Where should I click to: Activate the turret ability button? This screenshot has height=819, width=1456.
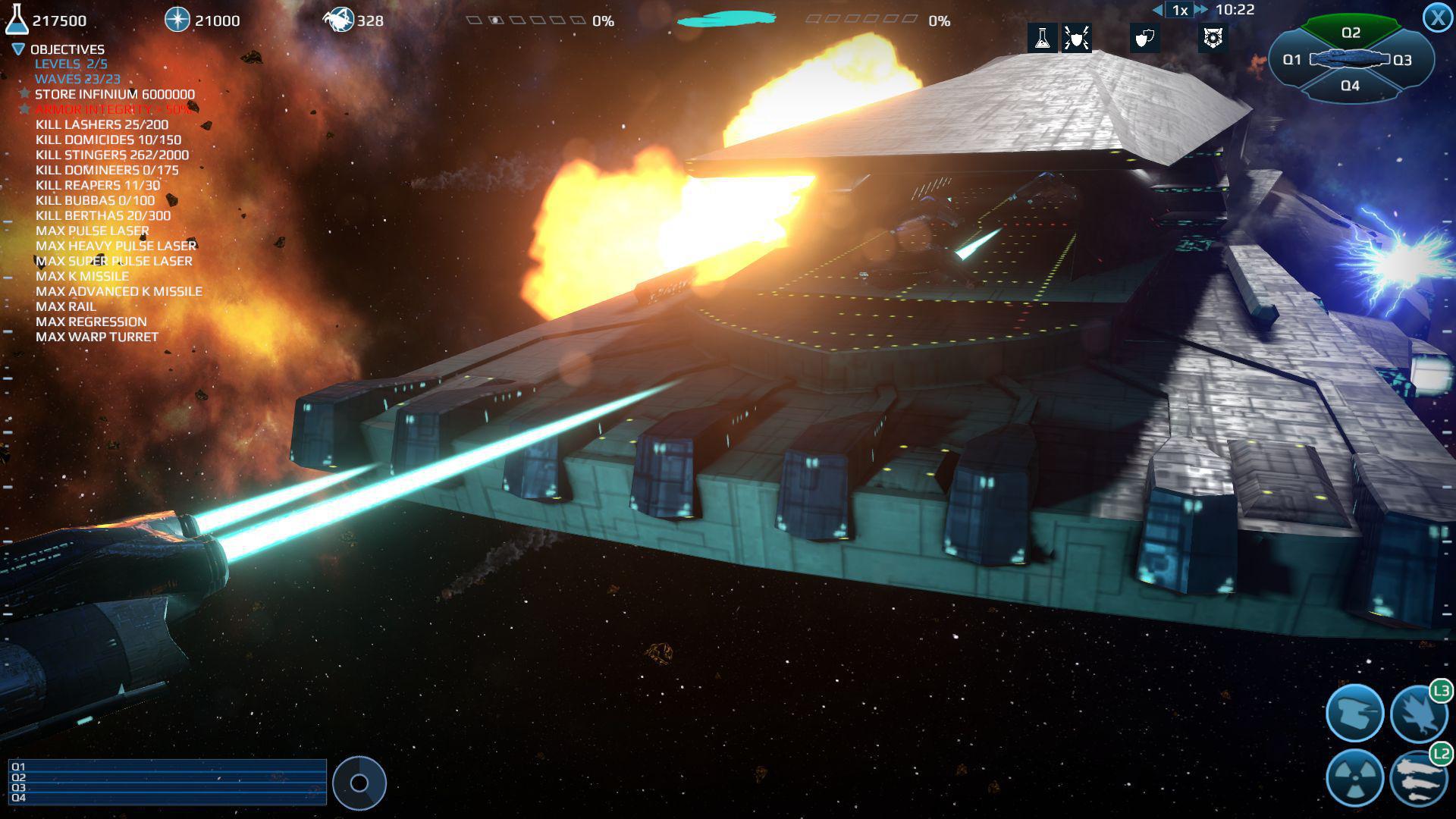pos(1357,713)
